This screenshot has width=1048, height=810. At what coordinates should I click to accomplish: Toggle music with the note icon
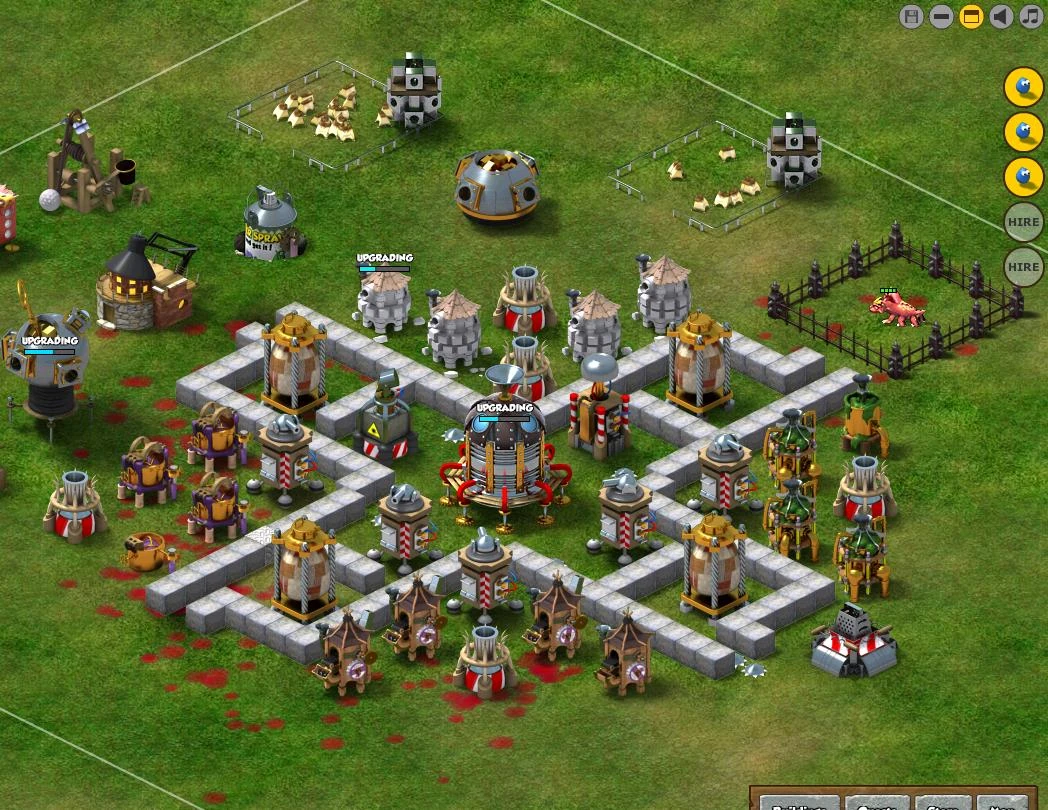click(1031, 16)
